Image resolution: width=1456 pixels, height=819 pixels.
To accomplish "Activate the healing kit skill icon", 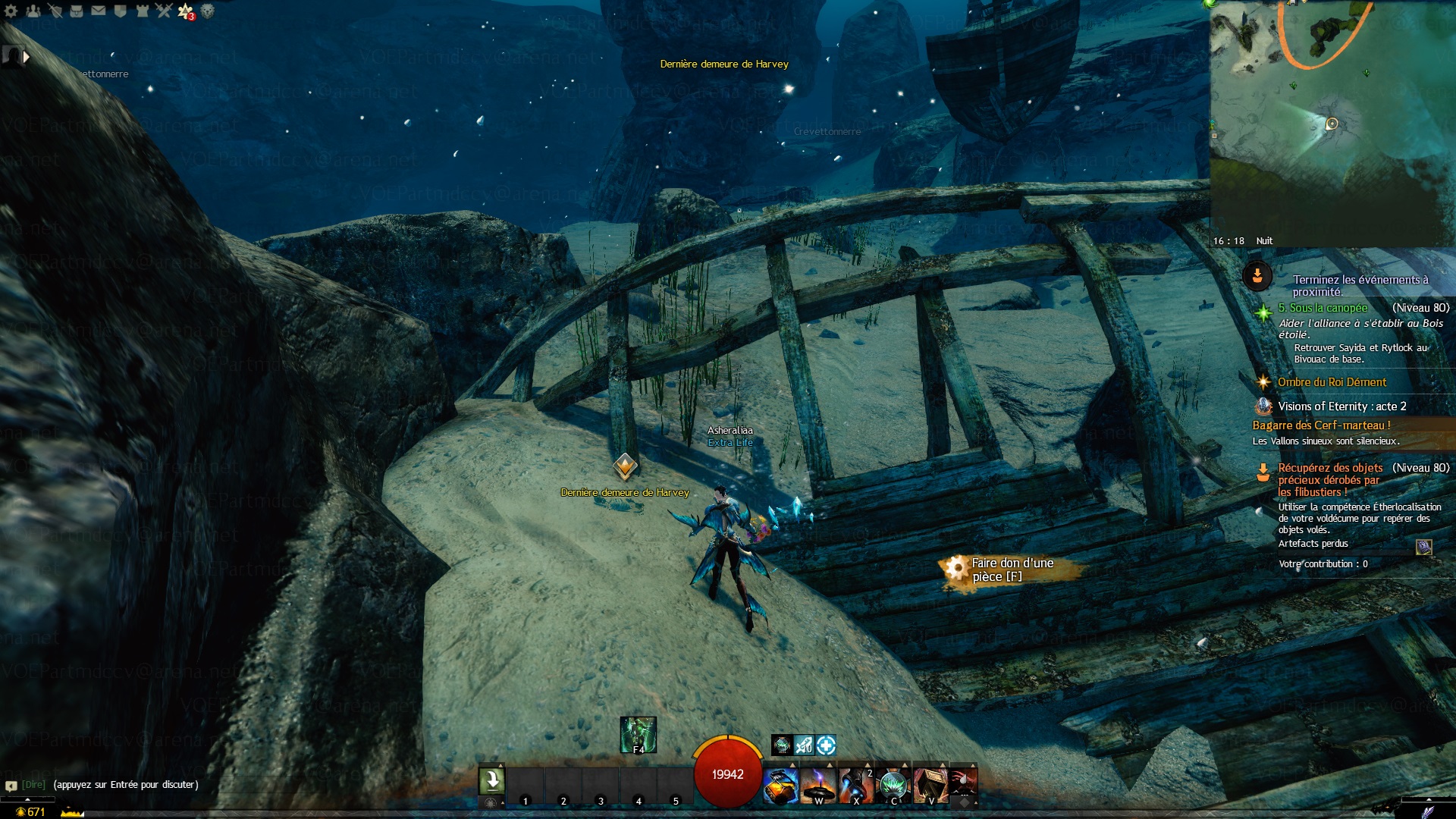I will coord(781,785).
